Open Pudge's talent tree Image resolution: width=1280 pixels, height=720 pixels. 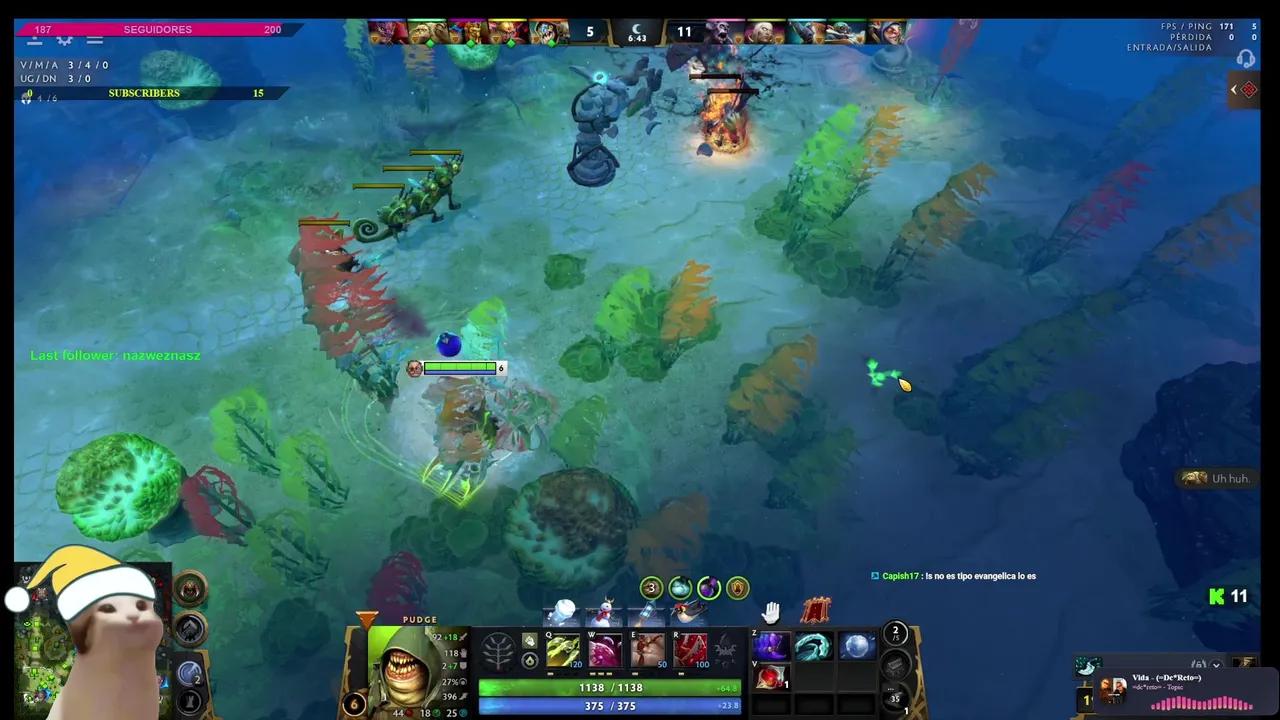(x=497, y=650)
